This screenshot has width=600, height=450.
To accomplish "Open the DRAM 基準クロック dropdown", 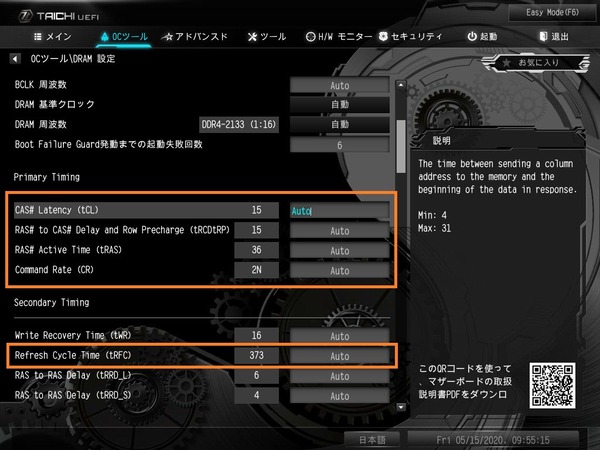I will [x=340, y=104].
